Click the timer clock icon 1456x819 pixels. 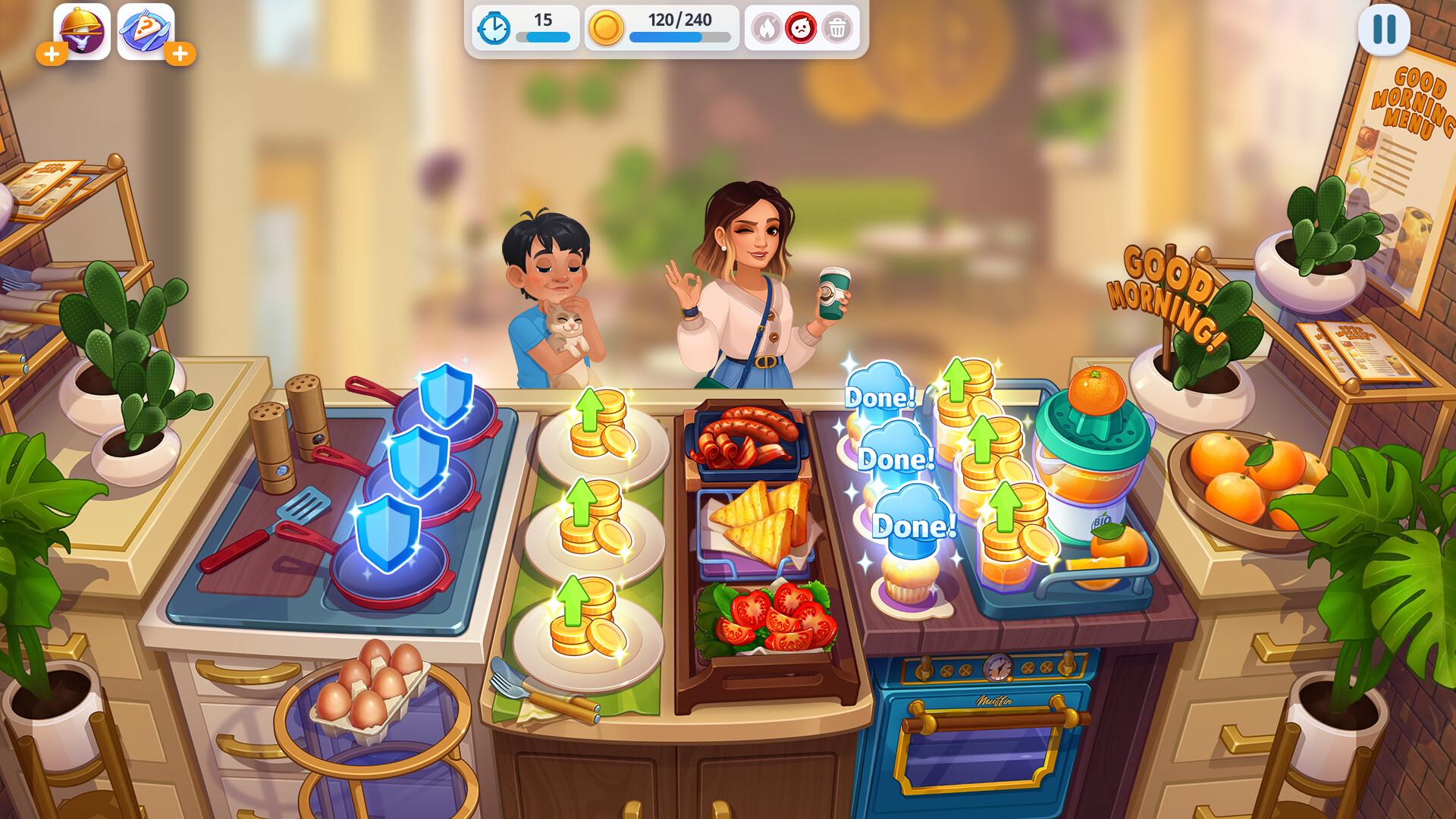click(x=493, y=29)
